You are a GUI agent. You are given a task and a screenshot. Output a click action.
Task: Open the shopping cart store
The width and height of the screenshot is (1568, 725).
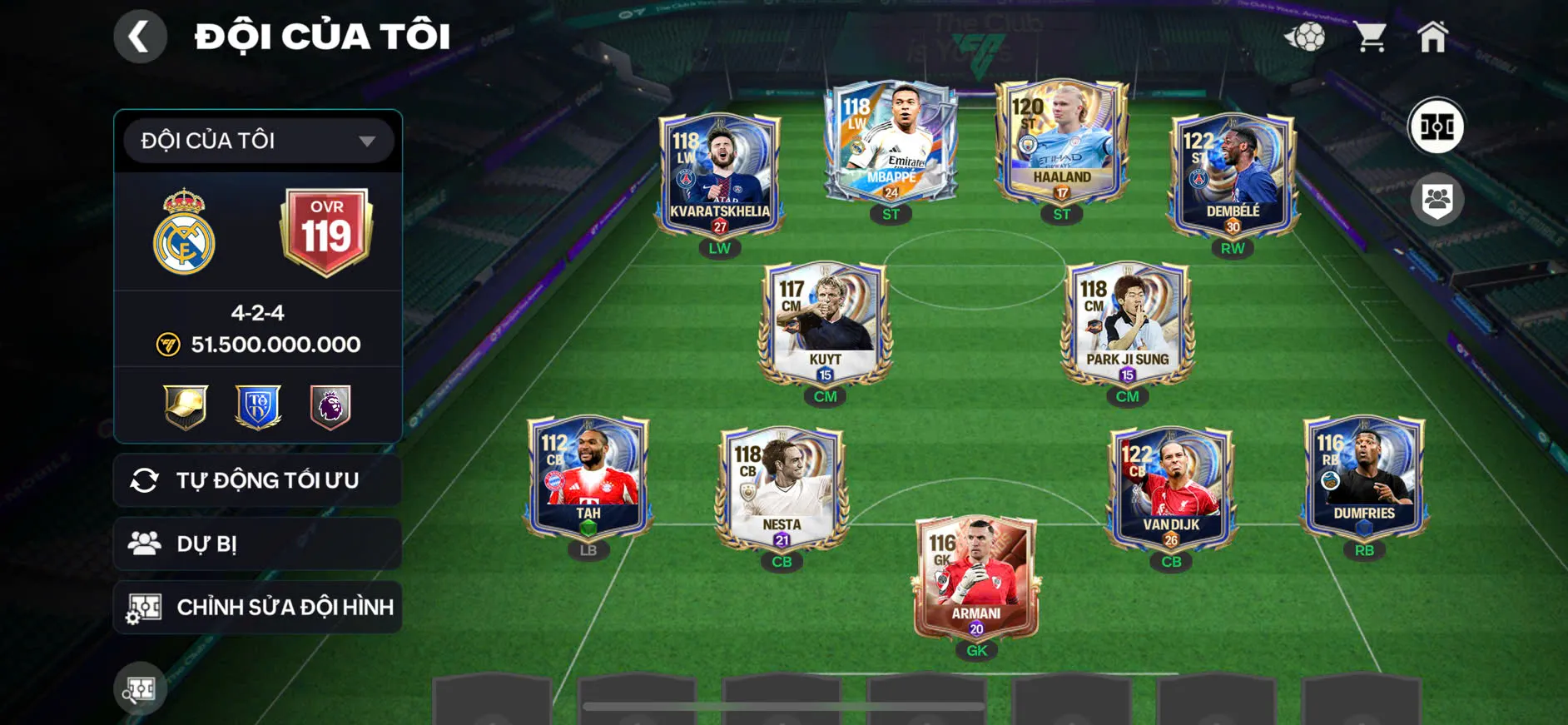1369,37
